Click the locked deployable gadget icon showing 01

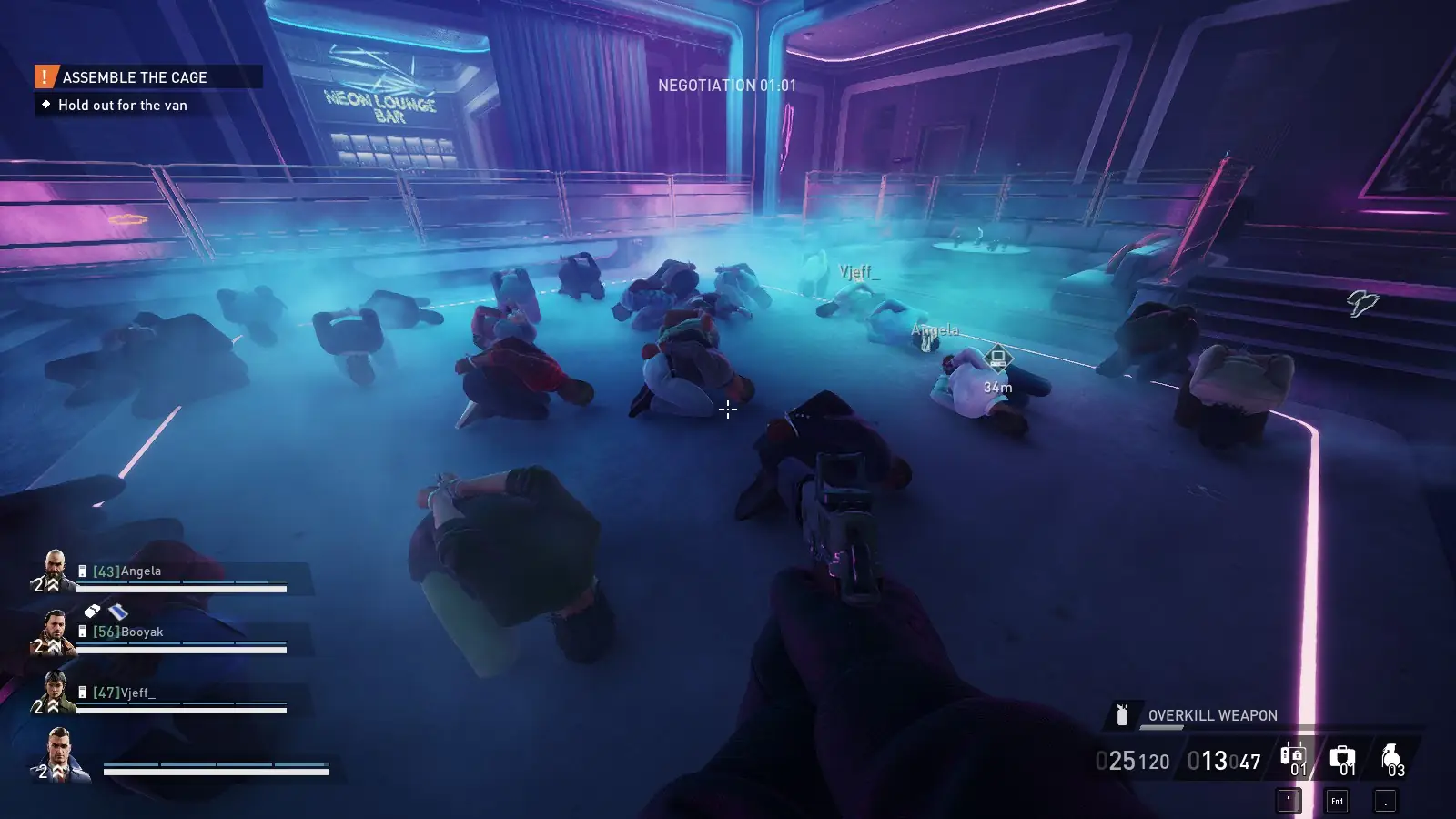[1293, 756]
